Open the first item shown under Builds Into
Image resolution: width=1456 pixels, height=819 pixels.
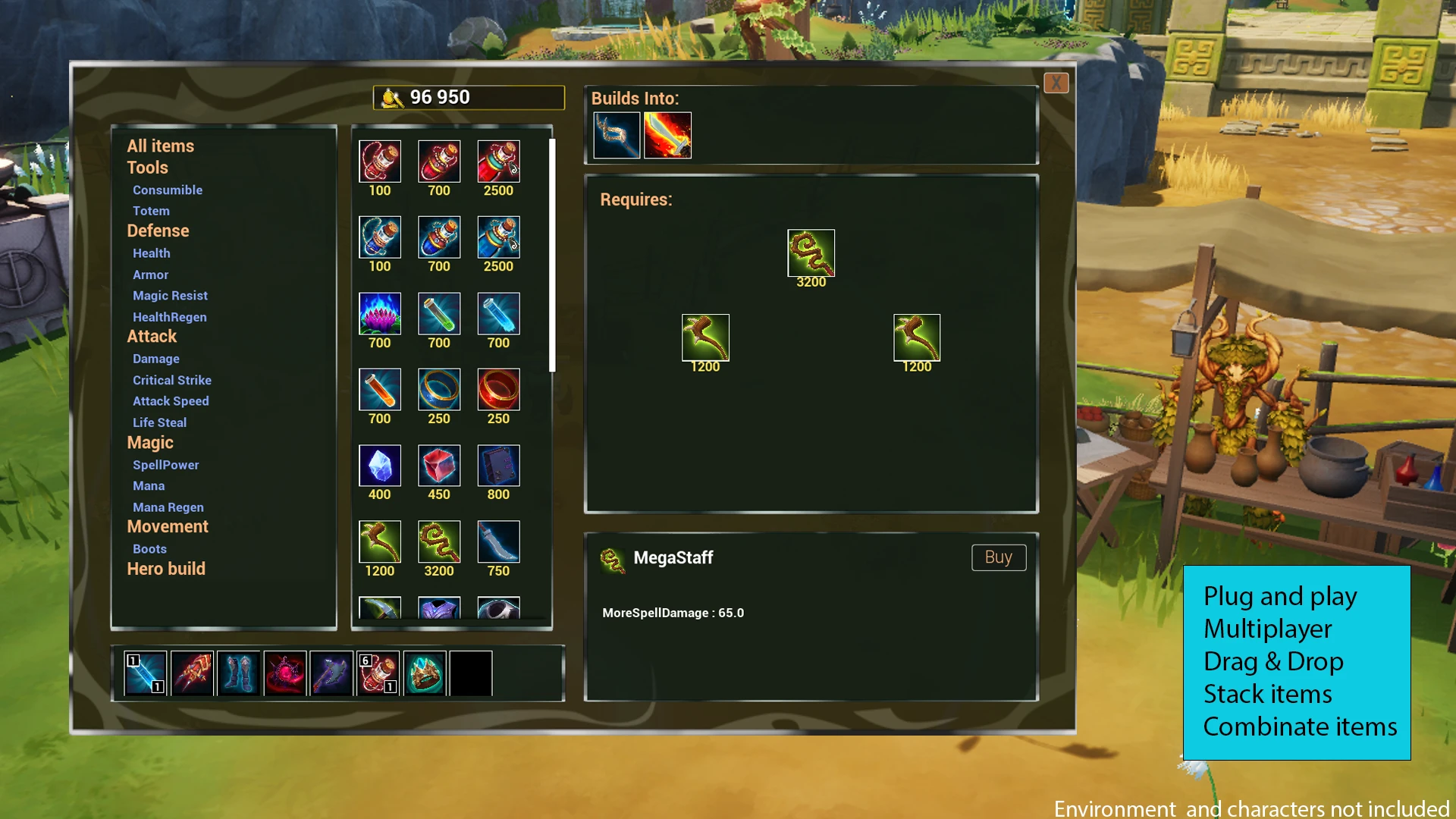[x=616, y=135]
